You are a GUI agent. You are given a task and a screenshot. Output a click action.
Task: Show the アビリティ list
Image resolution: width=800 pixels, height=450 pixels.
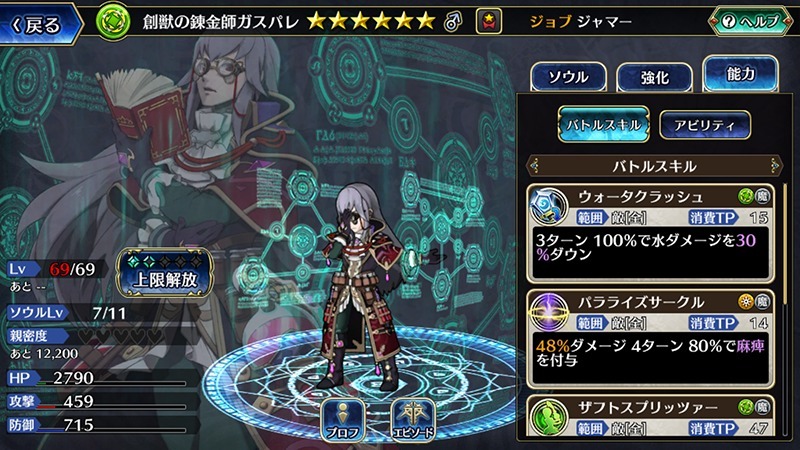tap(704, 124)
